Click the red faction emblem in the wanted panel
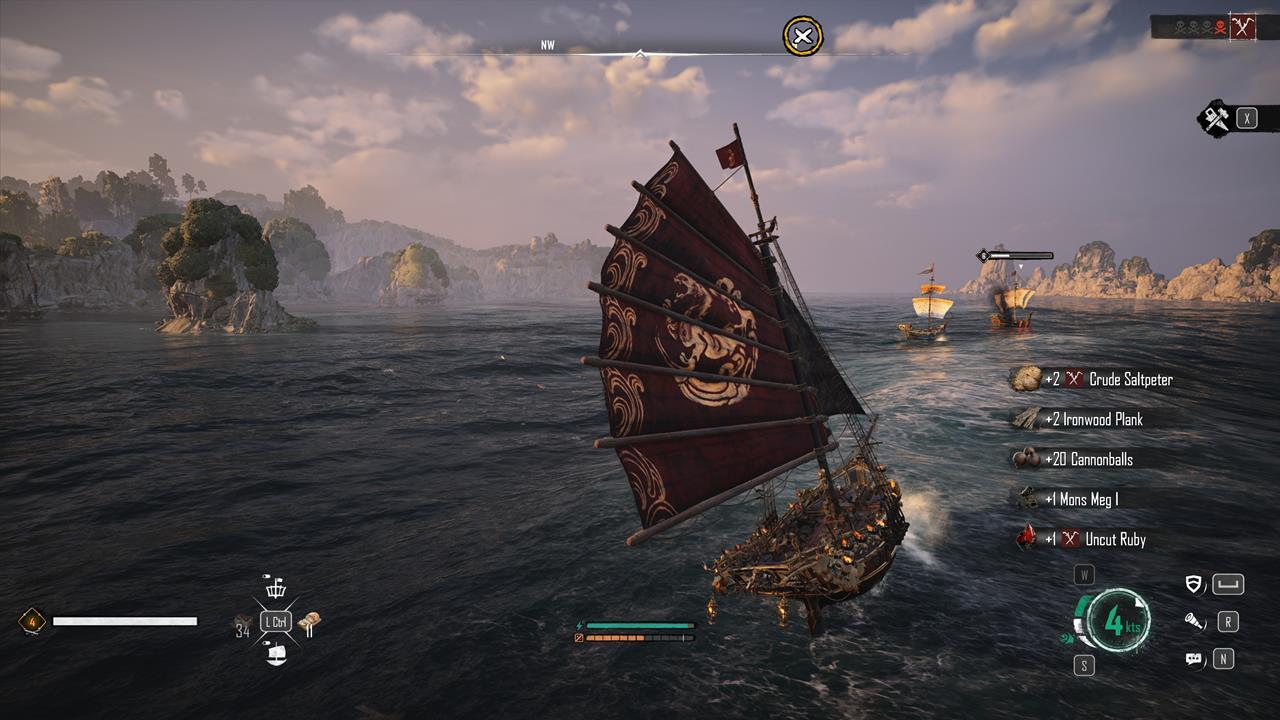The width and height of the screenshot is (1280, 720). [1242, 27]
